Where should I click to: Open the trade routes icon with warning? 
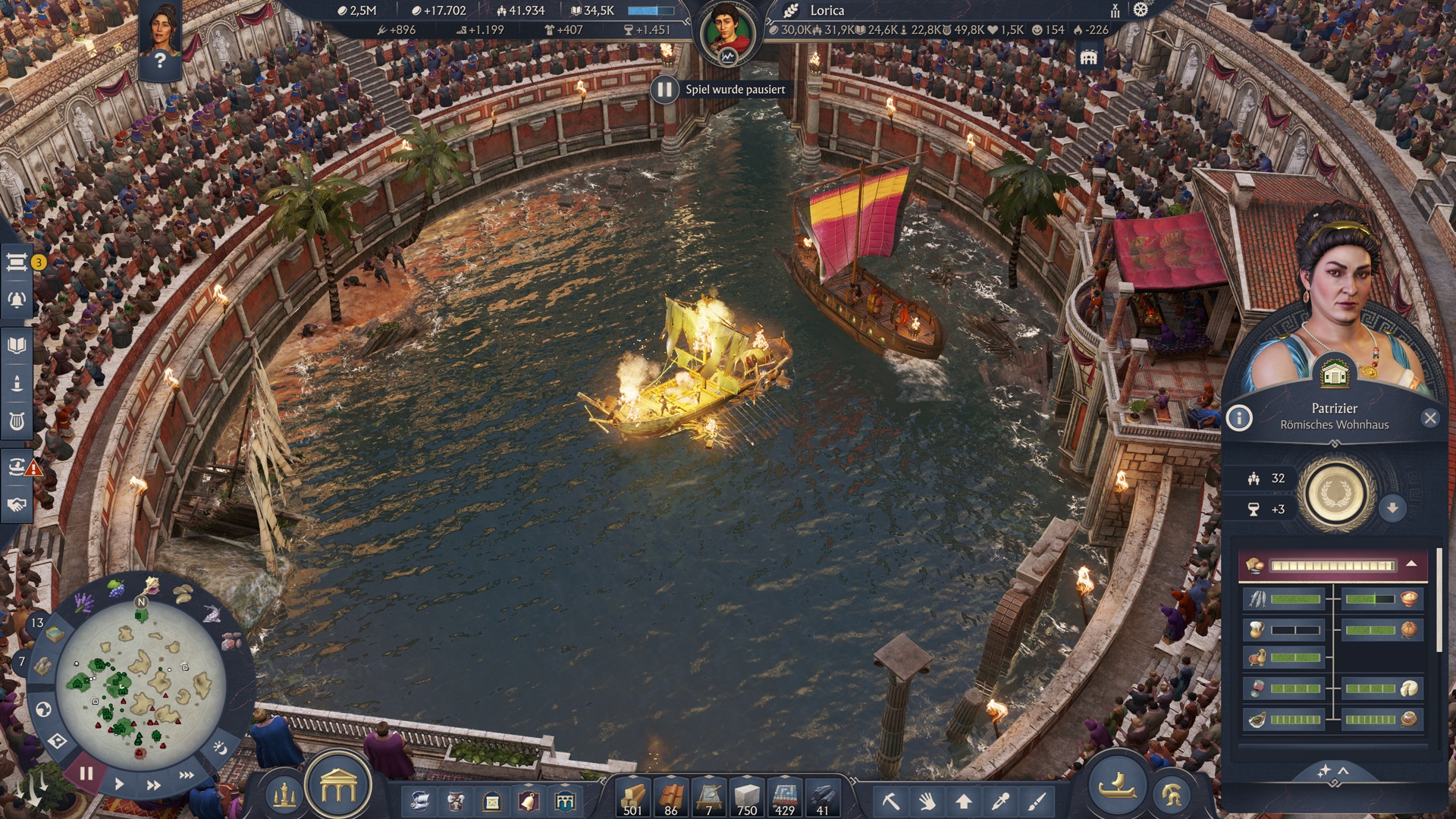tap(17, 466)
